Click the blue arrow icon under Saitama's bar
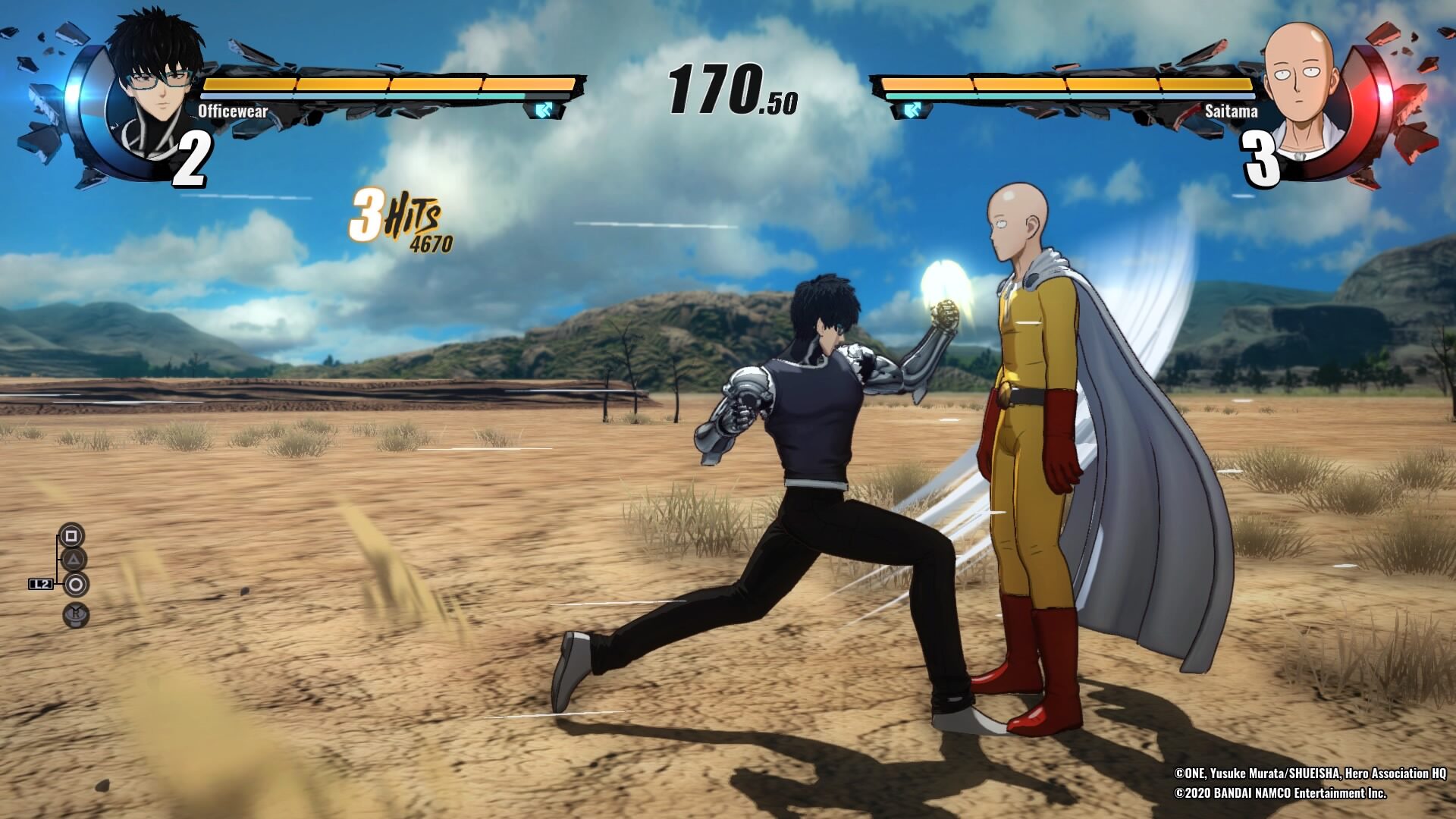Screen dimensions: 1456x819 tap(911, 111)
